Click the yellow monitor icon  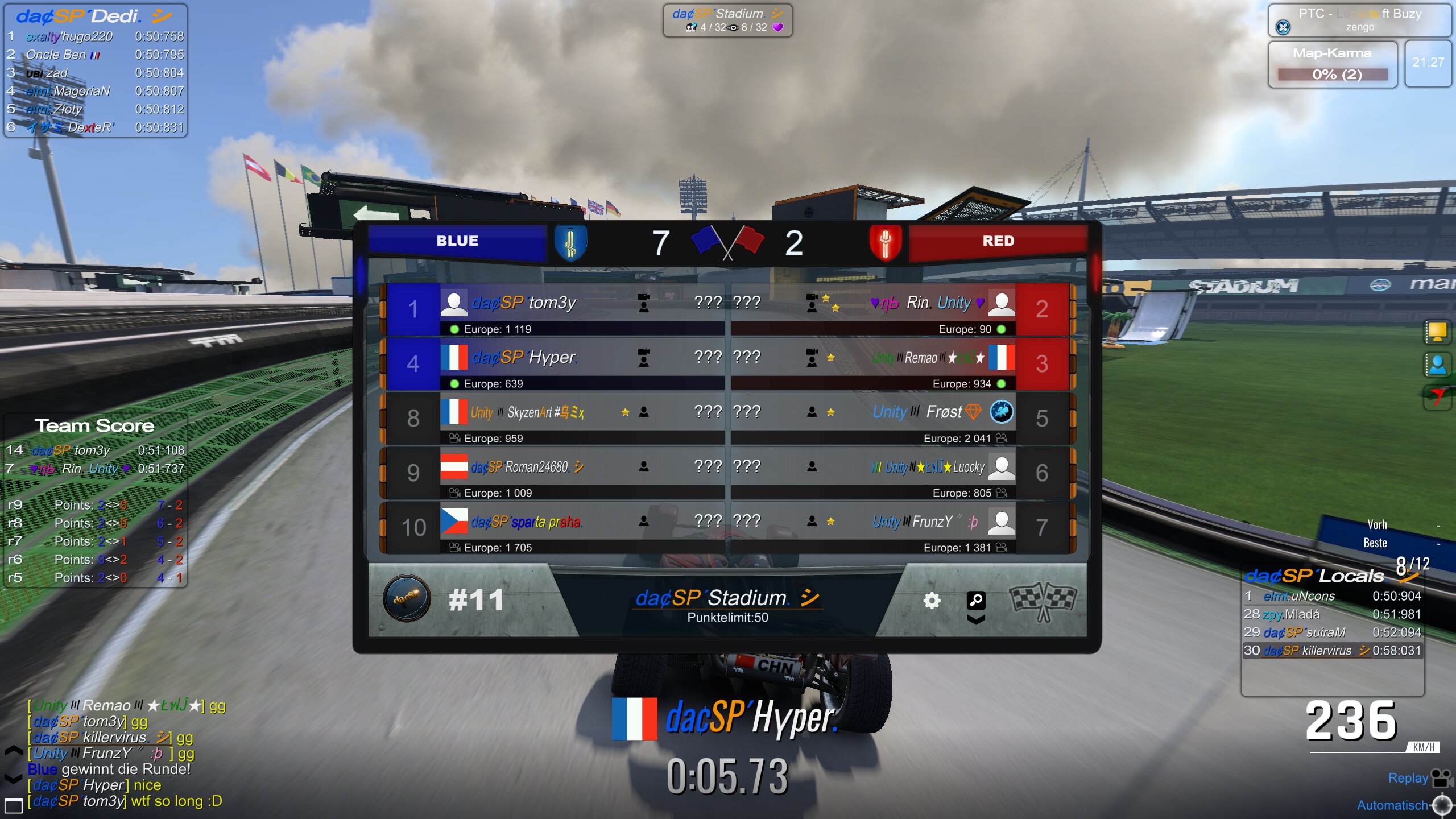[1437, 332]
